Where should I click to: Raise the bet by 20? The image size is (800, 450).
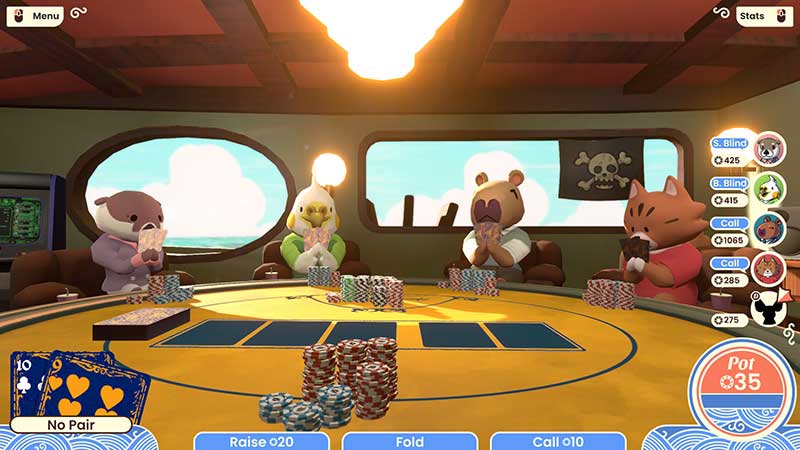coord(262,441)
